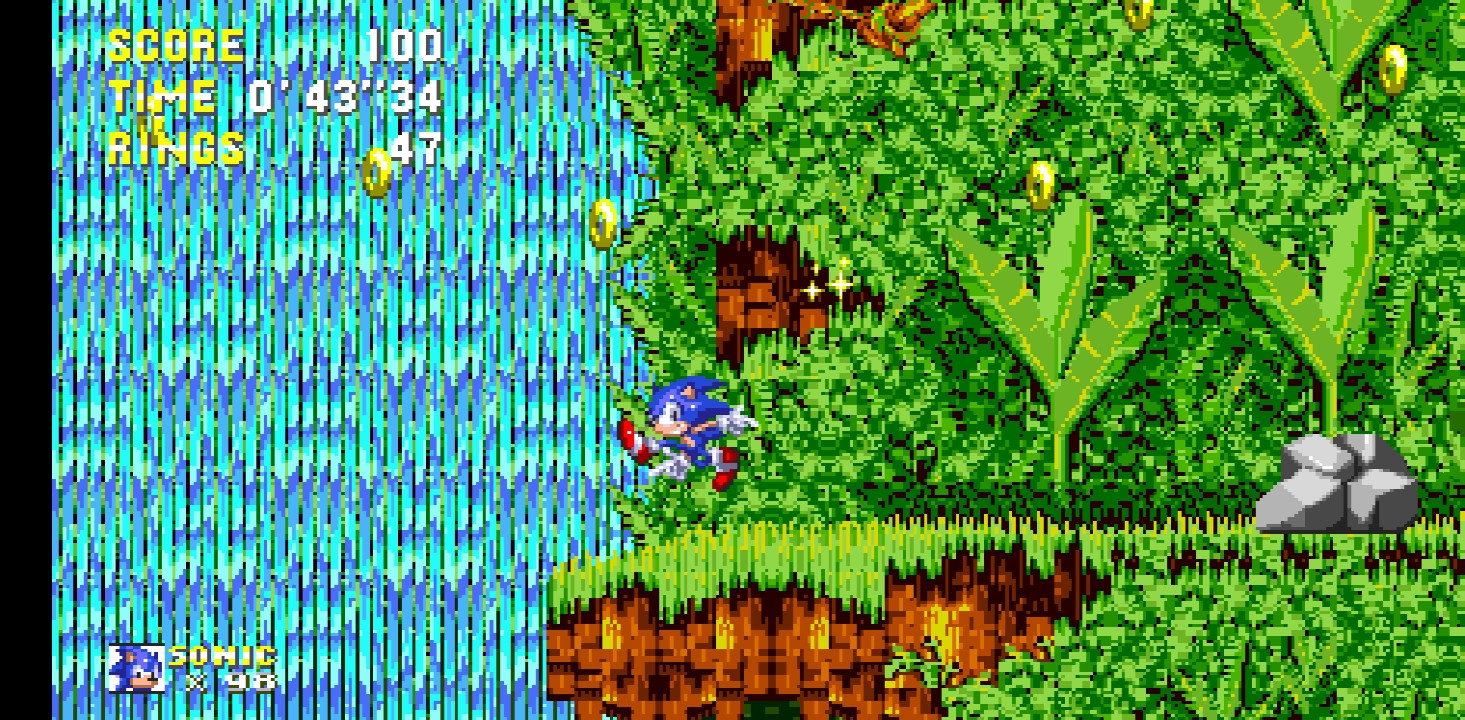The width and height of the screenshot is (1465, 720).
Task: Click the Sonic life counter icon
Action: coord(135,670)
